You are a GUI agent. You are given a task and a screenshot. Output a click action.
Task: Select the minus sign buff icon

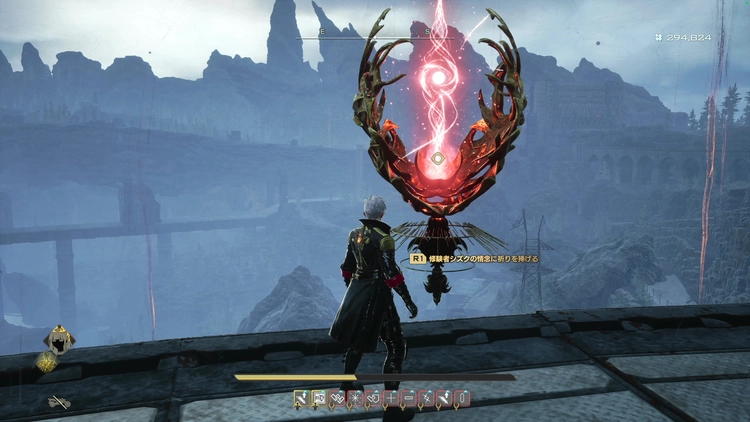pyautogui.click(x=408, y=398)
